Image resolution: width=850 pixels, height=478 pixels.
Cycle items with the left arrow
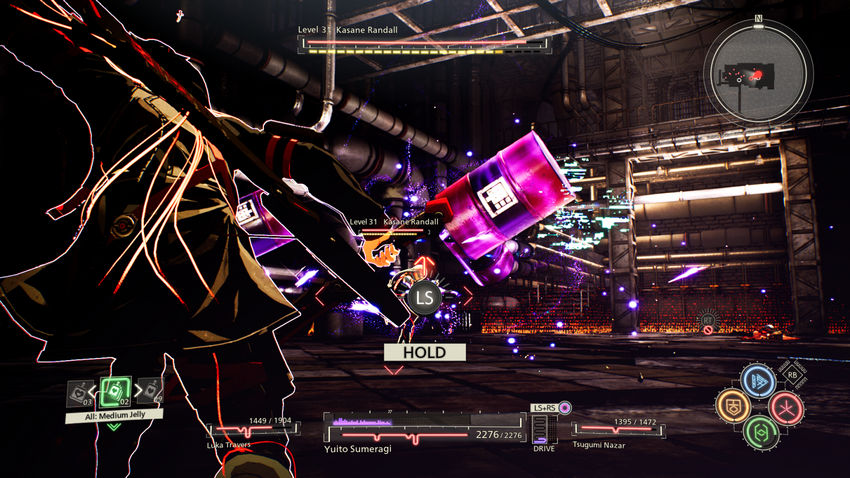[x=94, y=391]
